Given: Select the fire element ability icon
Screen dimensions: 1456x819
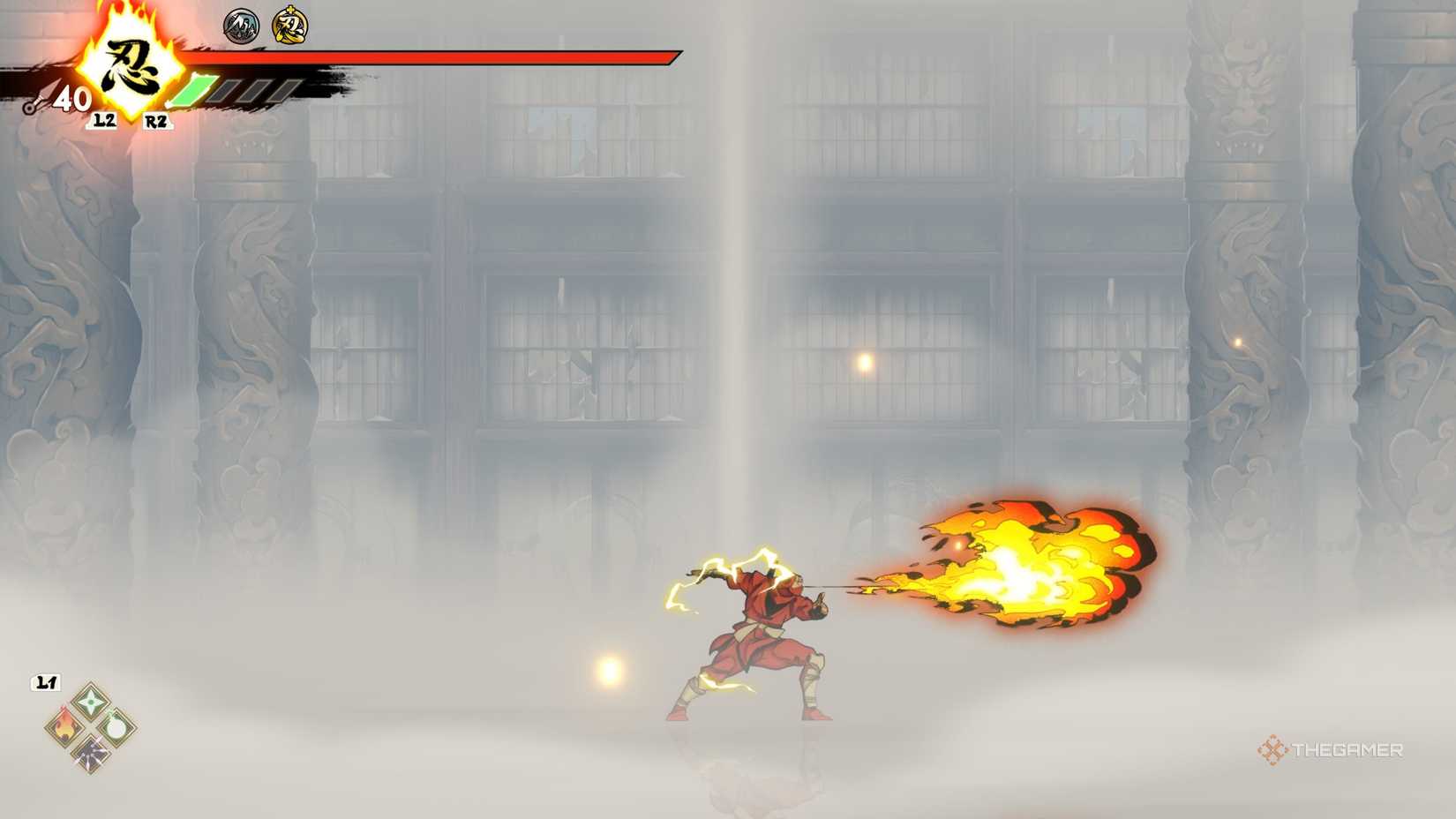Looking at the screenshot, I should coord(67,726).
